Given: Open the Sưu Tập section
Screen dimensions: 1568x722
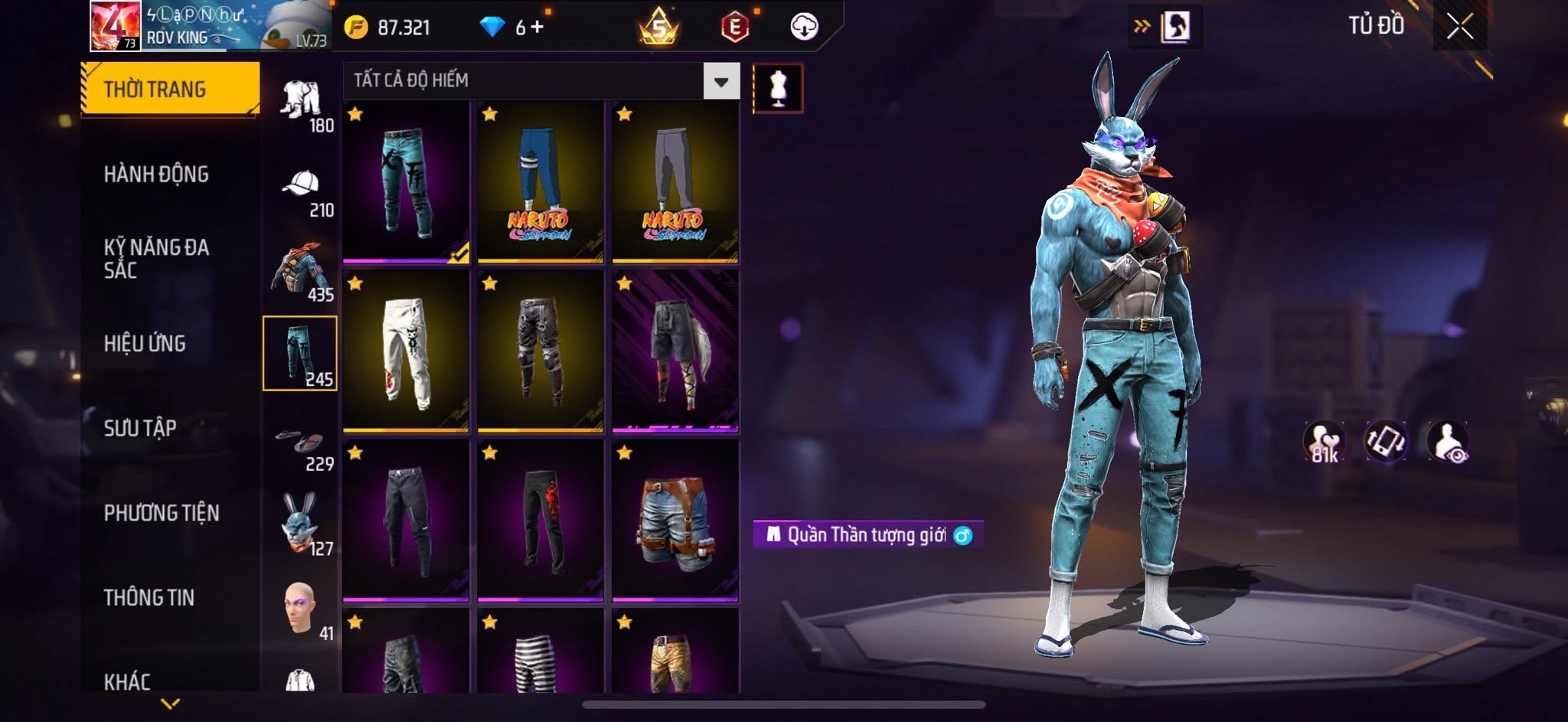Looking at the screenshot, I should point(140,428).
